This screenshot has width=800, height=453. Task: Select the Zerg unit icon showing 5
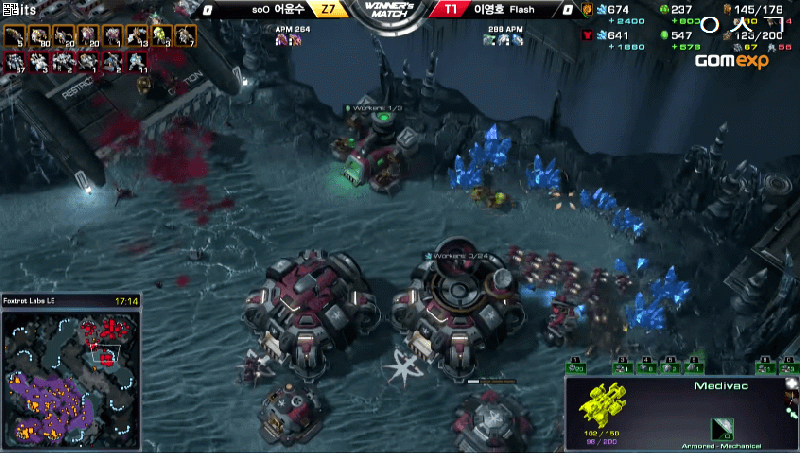14,37
